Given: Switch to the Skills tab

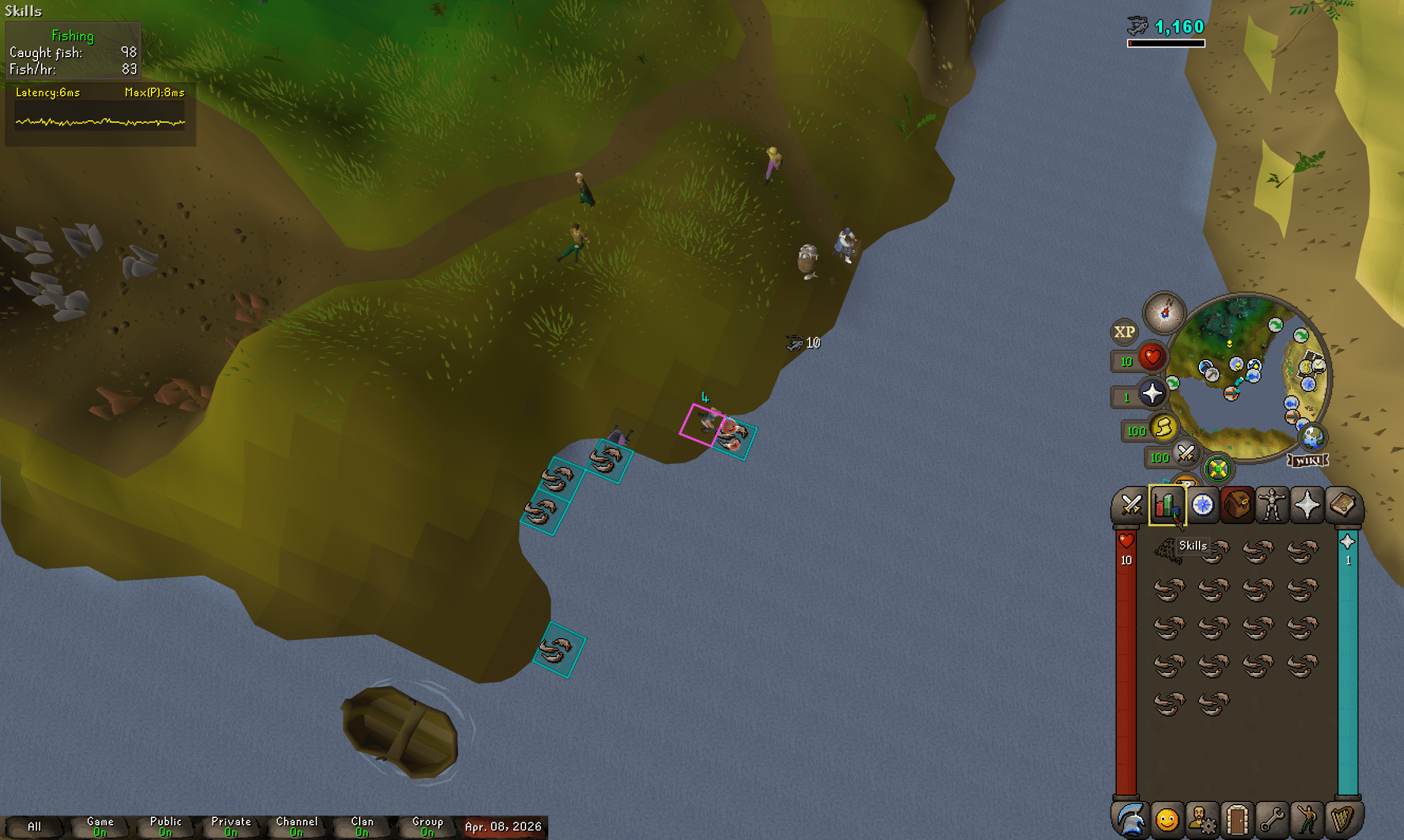Looking at the screenshot, I should [1166, 506].
